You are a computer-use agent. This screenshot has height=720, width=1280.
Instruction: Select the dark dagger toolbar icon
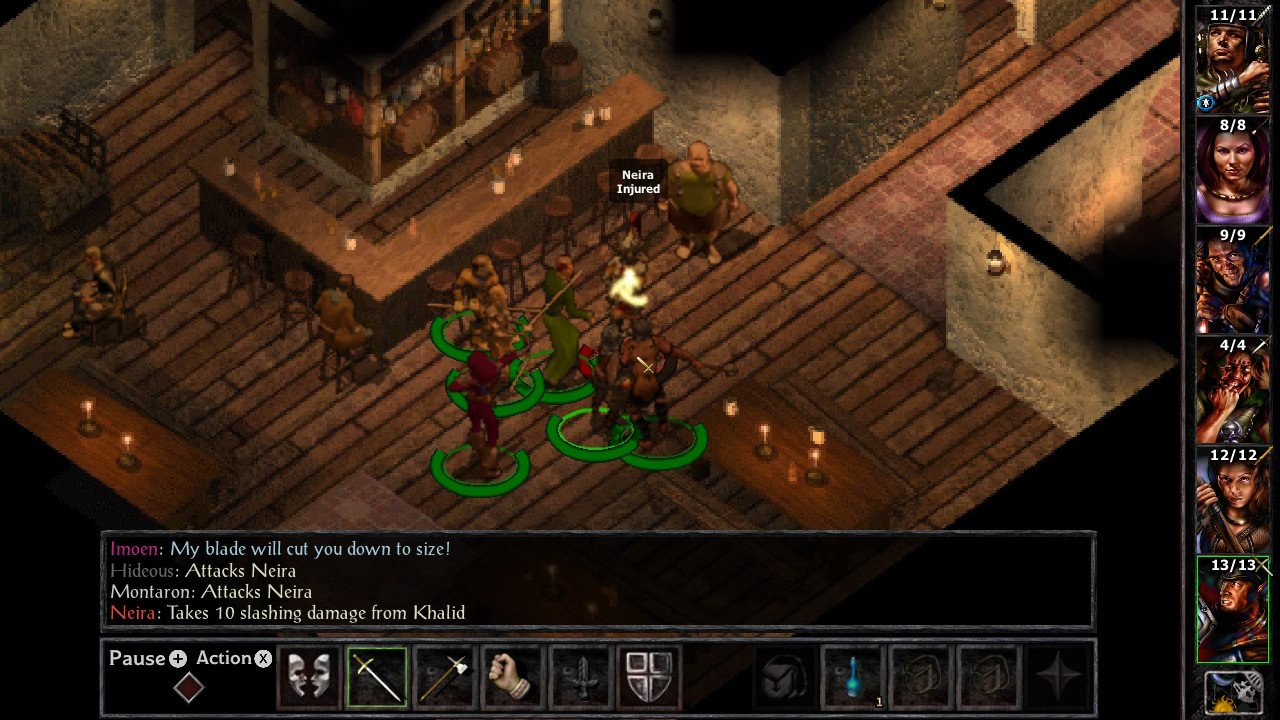click(582, 677)
